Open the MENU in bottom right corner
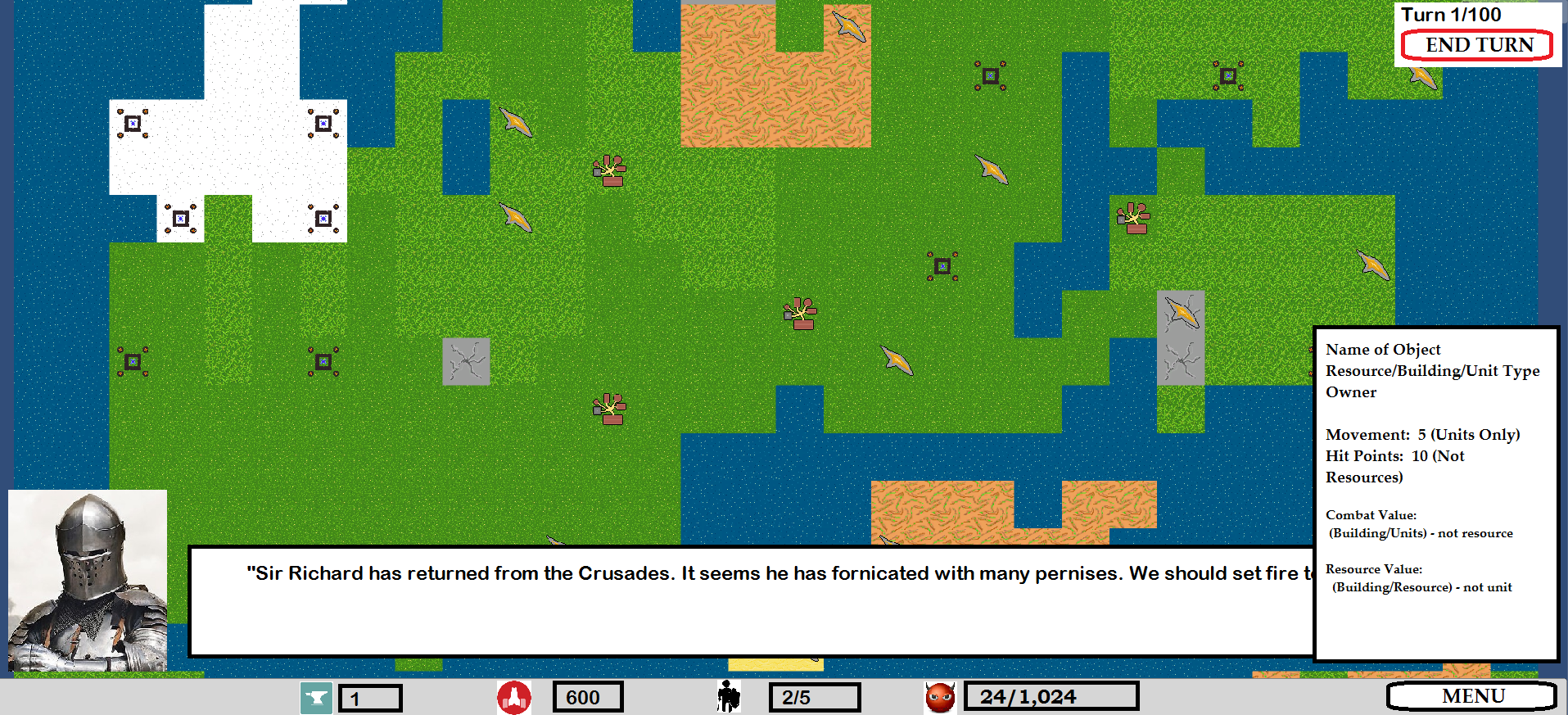 [1471, 696]
